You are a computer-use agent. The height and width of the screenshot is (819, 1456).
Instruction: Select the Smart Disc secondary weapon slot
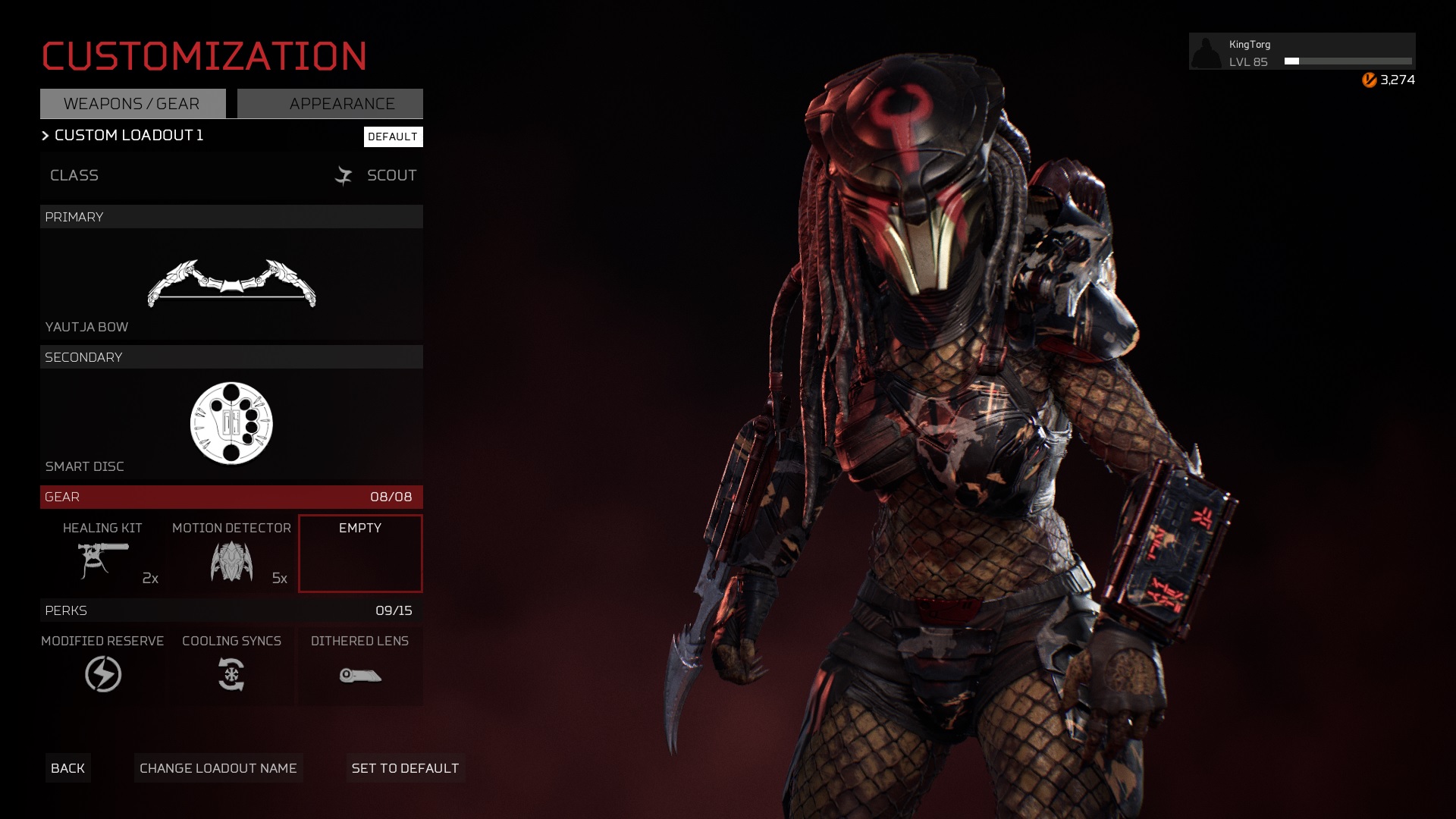click(x=231, y=423)
